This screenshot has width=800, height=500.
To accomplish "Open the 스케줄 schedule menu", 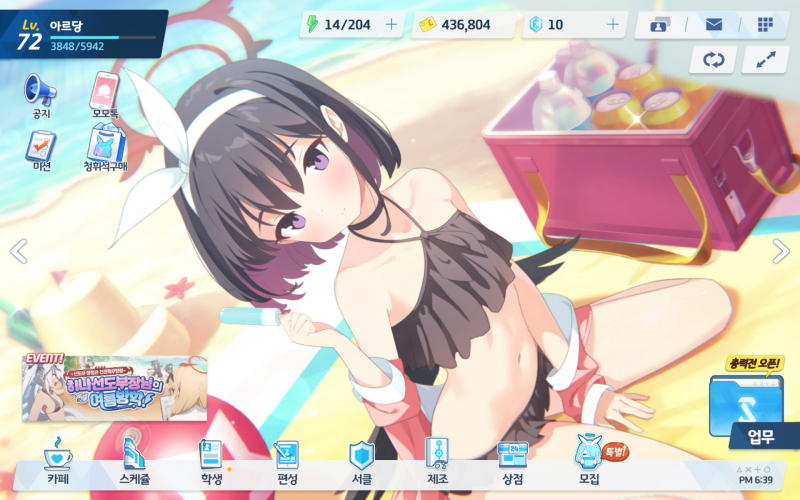I will point(136,461).
